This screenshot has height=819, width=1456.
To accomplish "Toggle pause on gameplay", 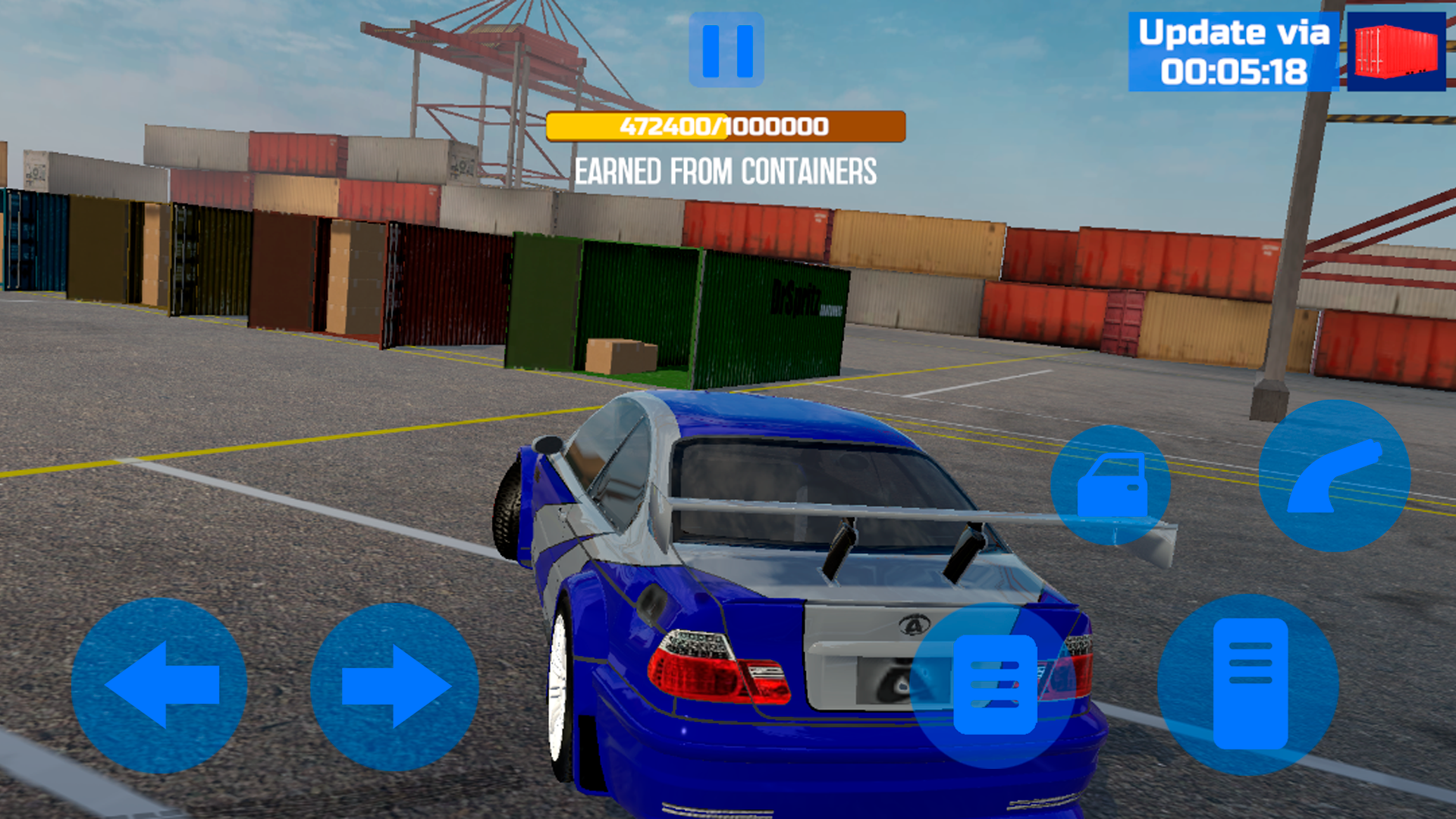I will pyautogui.click(x=726, y=50).
